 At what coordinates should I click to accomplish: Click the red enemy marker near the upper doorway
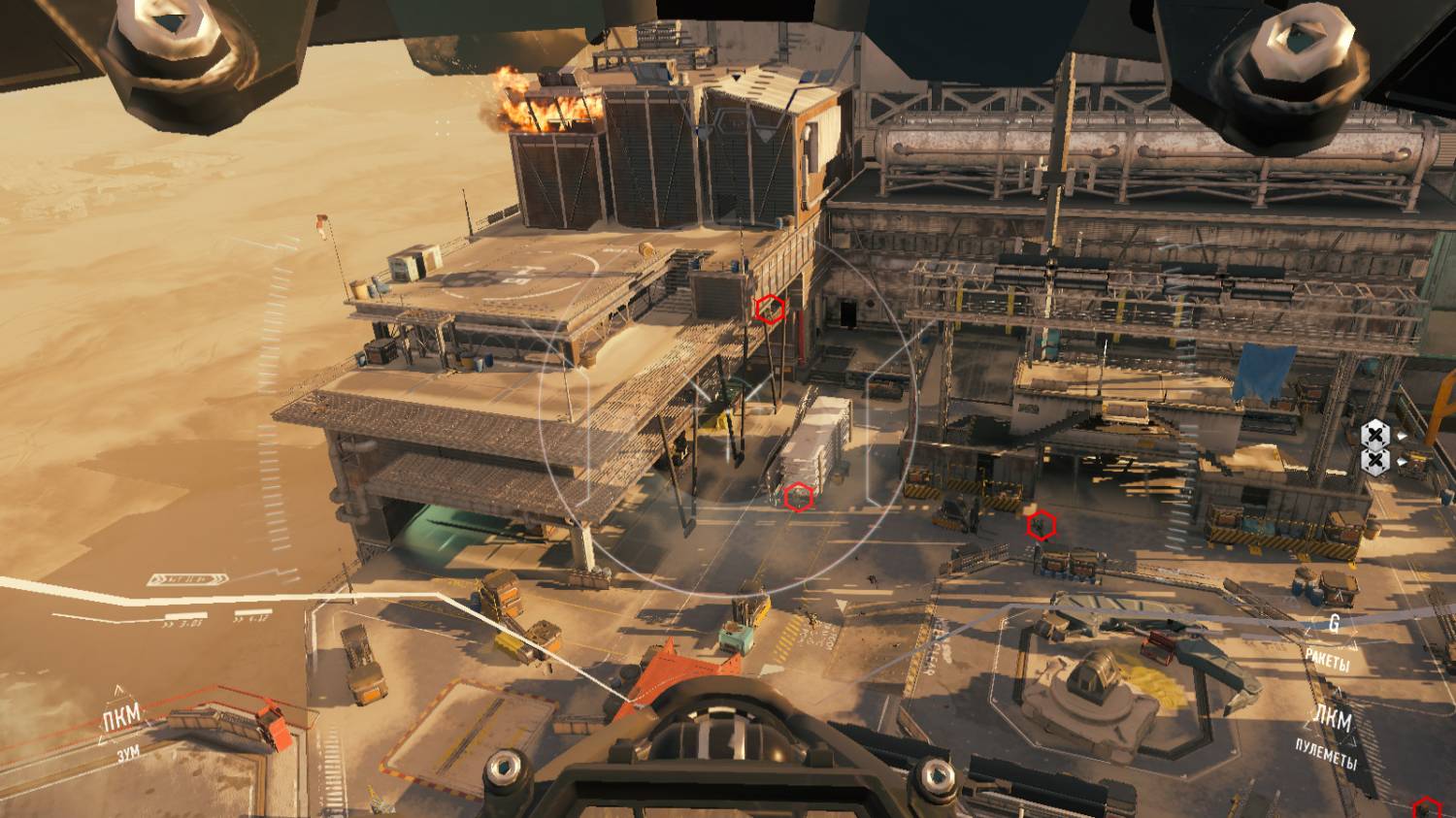pyautogui.click(x=770, y=309)
